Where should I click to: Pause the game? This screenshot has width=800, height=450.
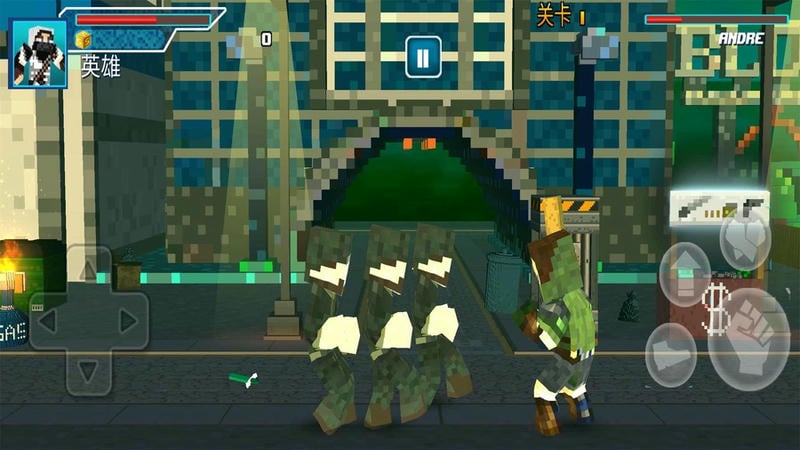[423, 57]
